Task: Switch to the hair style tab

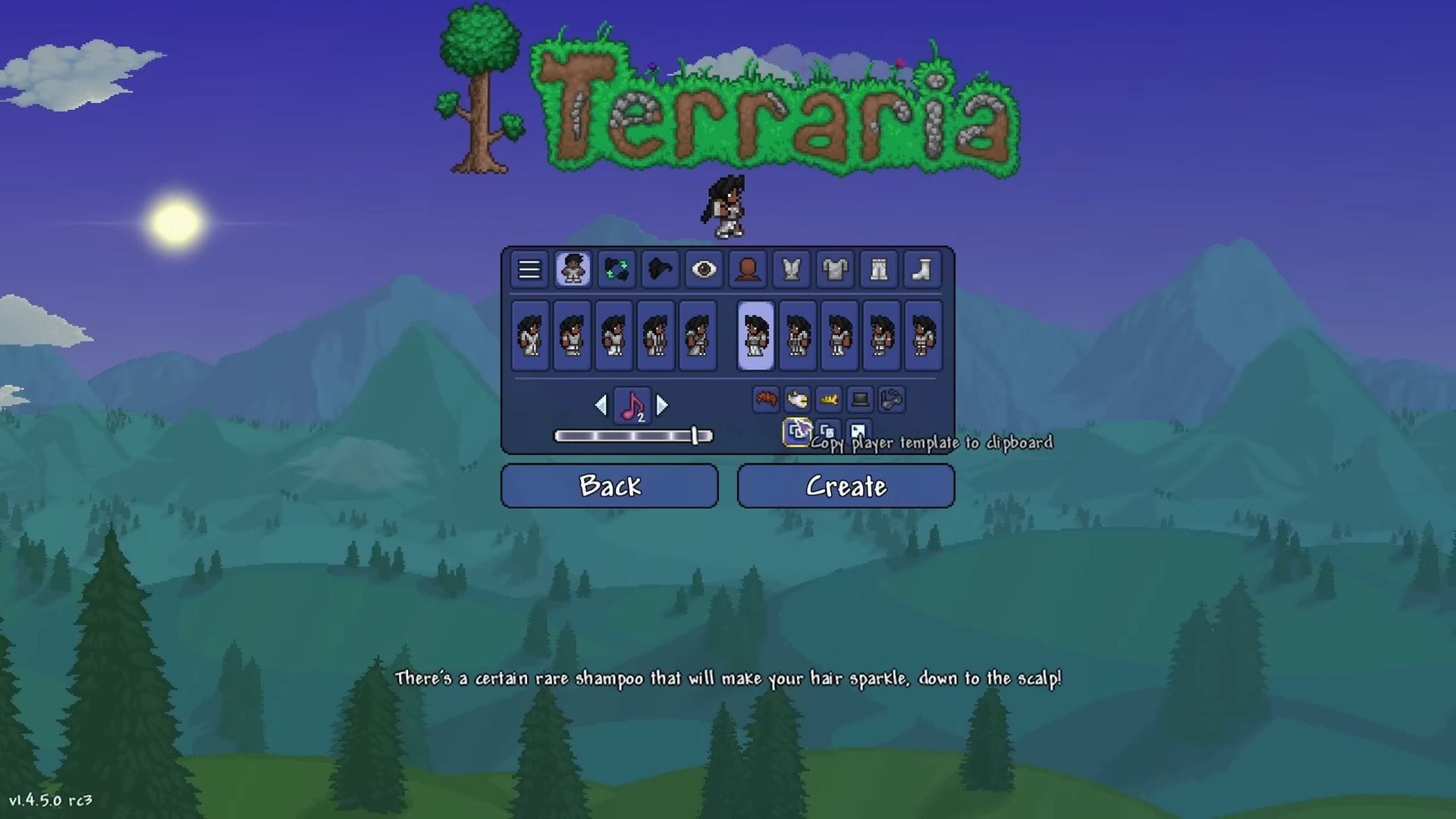Action: [x=660, y=269]
